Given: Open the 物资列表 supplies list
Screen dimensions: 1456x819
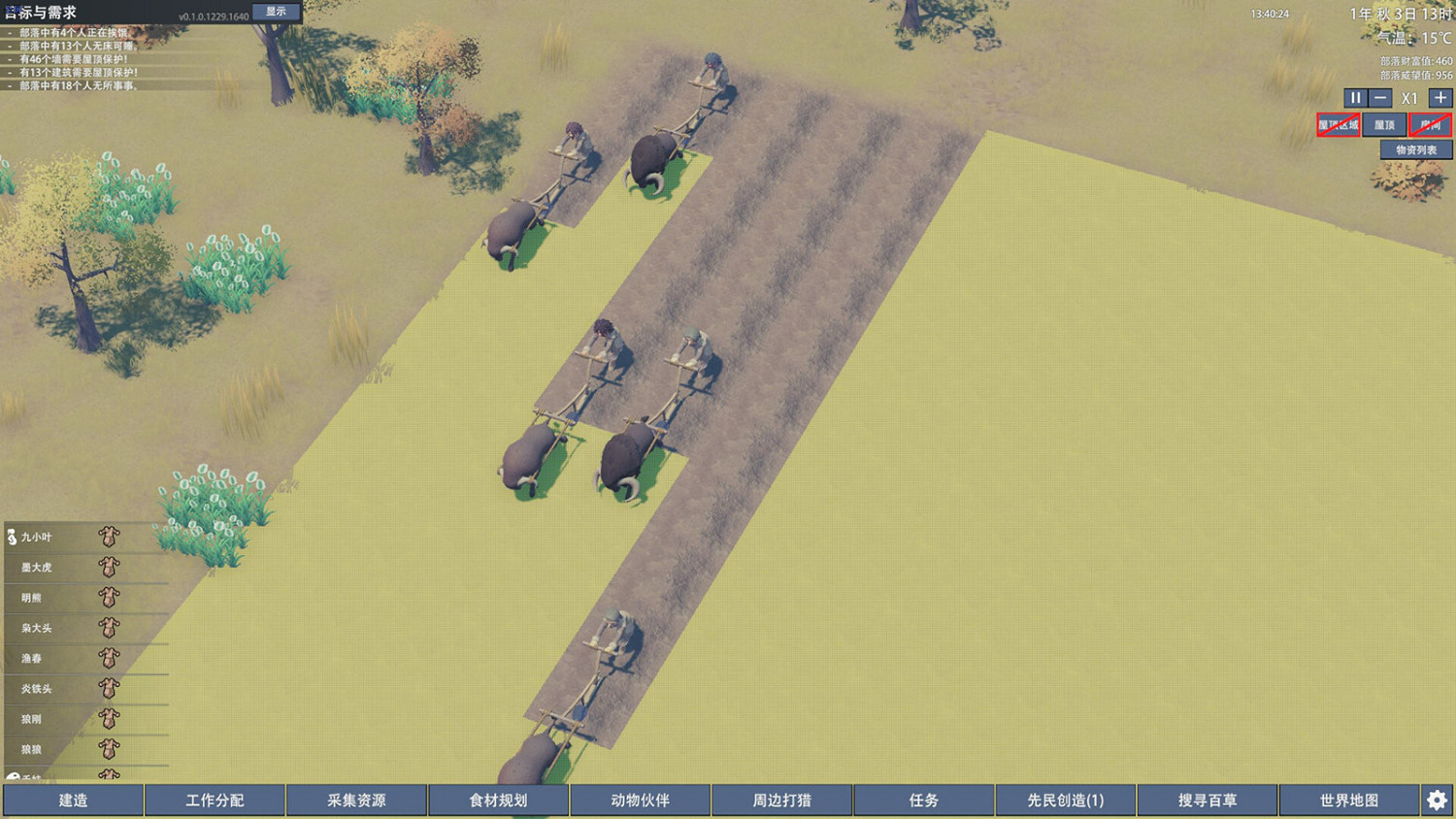Looking at the screenshot, I should 1416,149.
